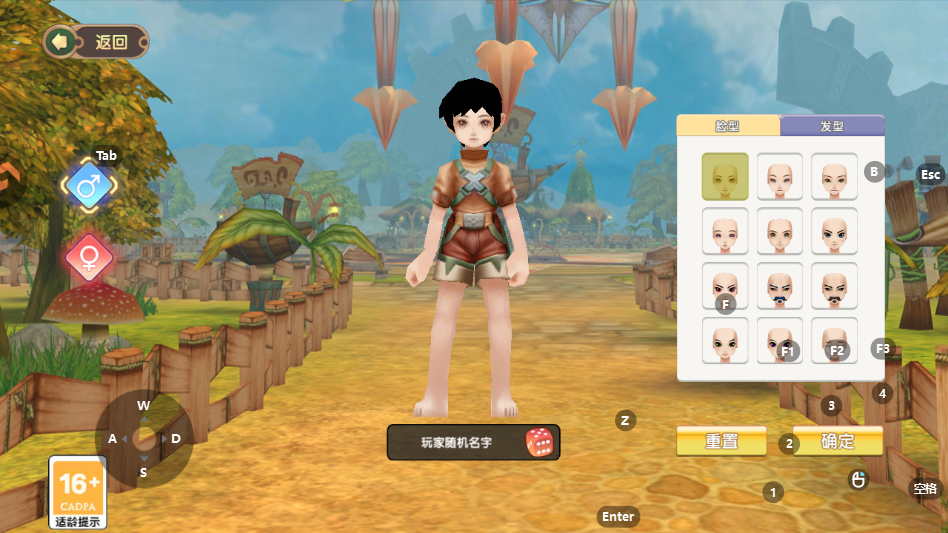The width and height of the screenshot is (948, 533).
Task: Roll the red dice for random name
Action: [x=540, y=442]
